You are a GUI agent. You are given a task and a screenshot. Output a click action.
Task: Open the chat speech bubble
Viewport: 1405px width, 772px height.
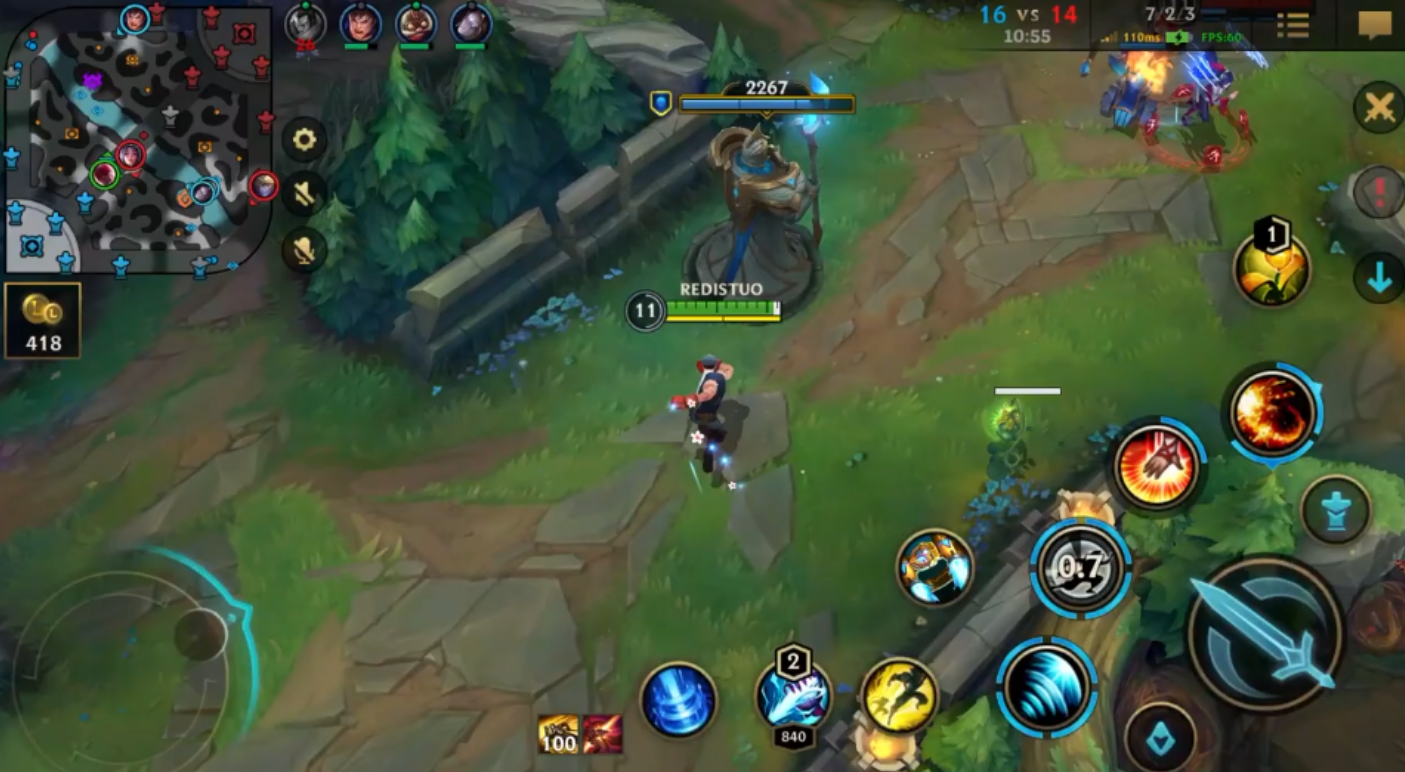(1374, 25)
